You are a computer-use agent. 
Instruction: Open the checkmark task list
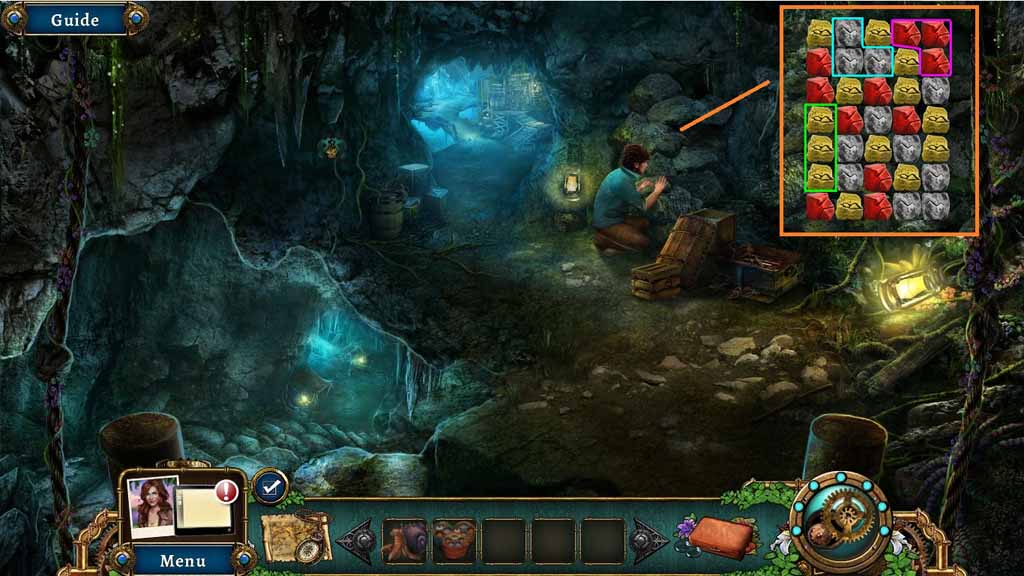click(269, 487)
